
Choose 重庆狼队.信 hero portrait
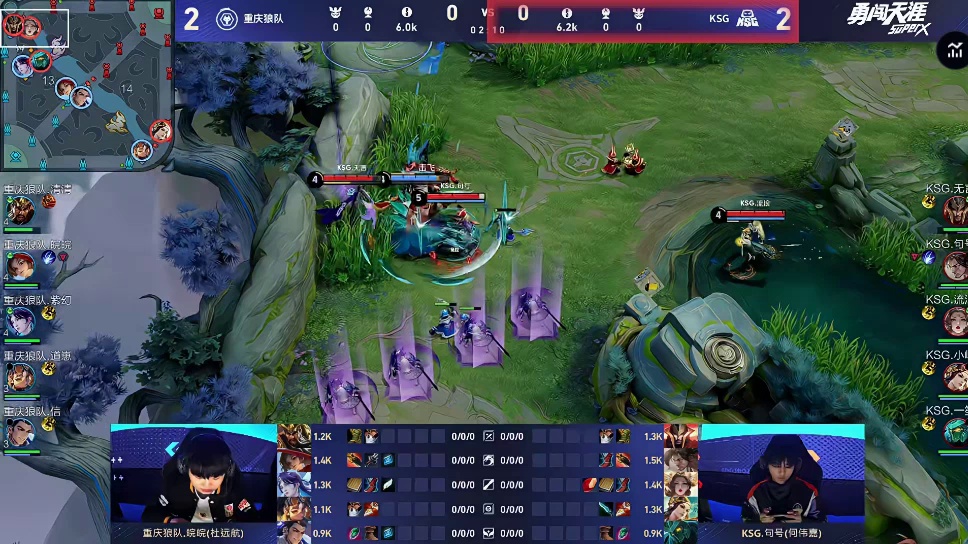pyautogui.click(x=20, y=430)
